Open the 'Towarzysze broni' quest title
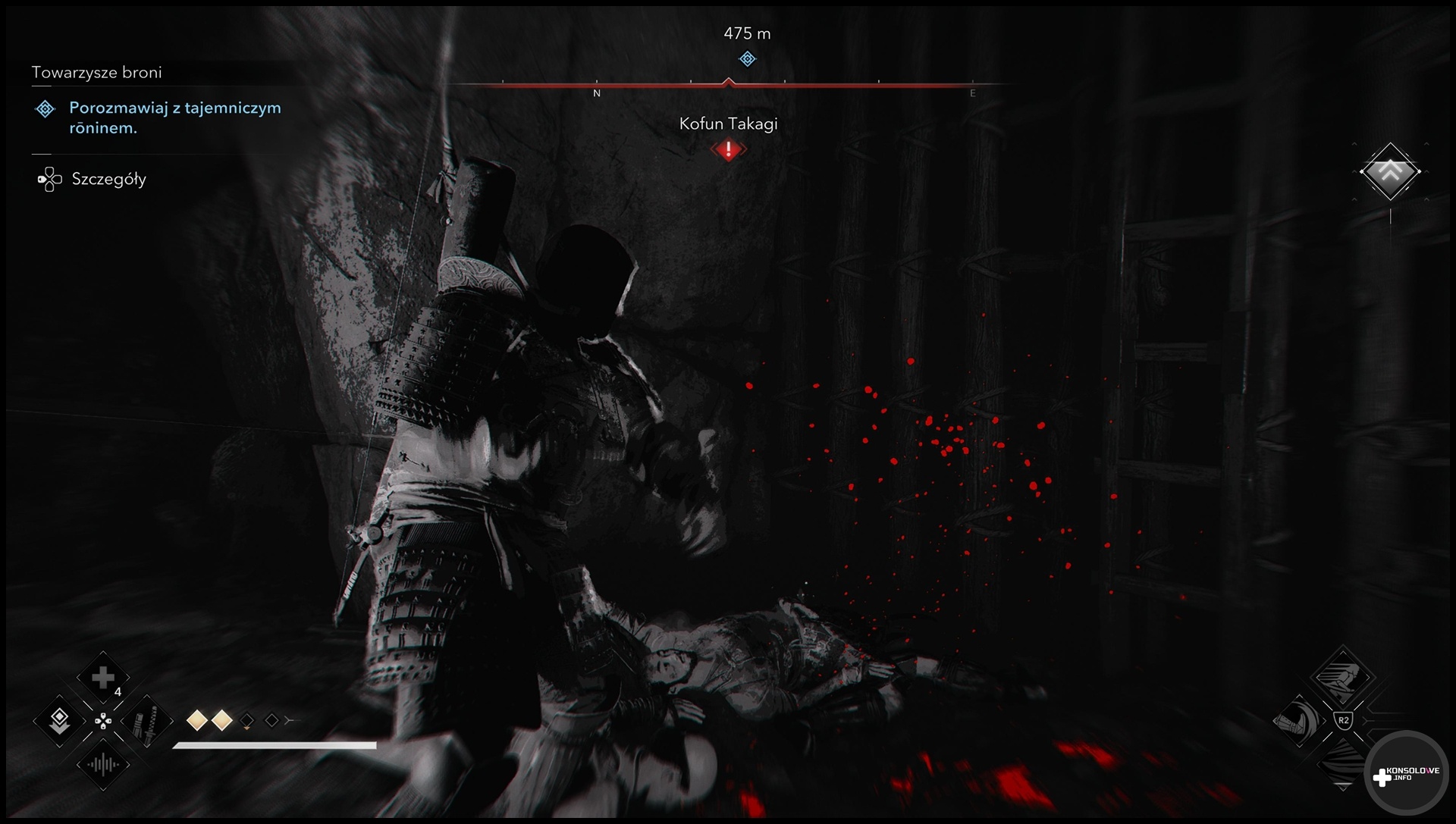The width and height of the screenshot is (1456, 824). pyautogui.click(x=97, y=73)
